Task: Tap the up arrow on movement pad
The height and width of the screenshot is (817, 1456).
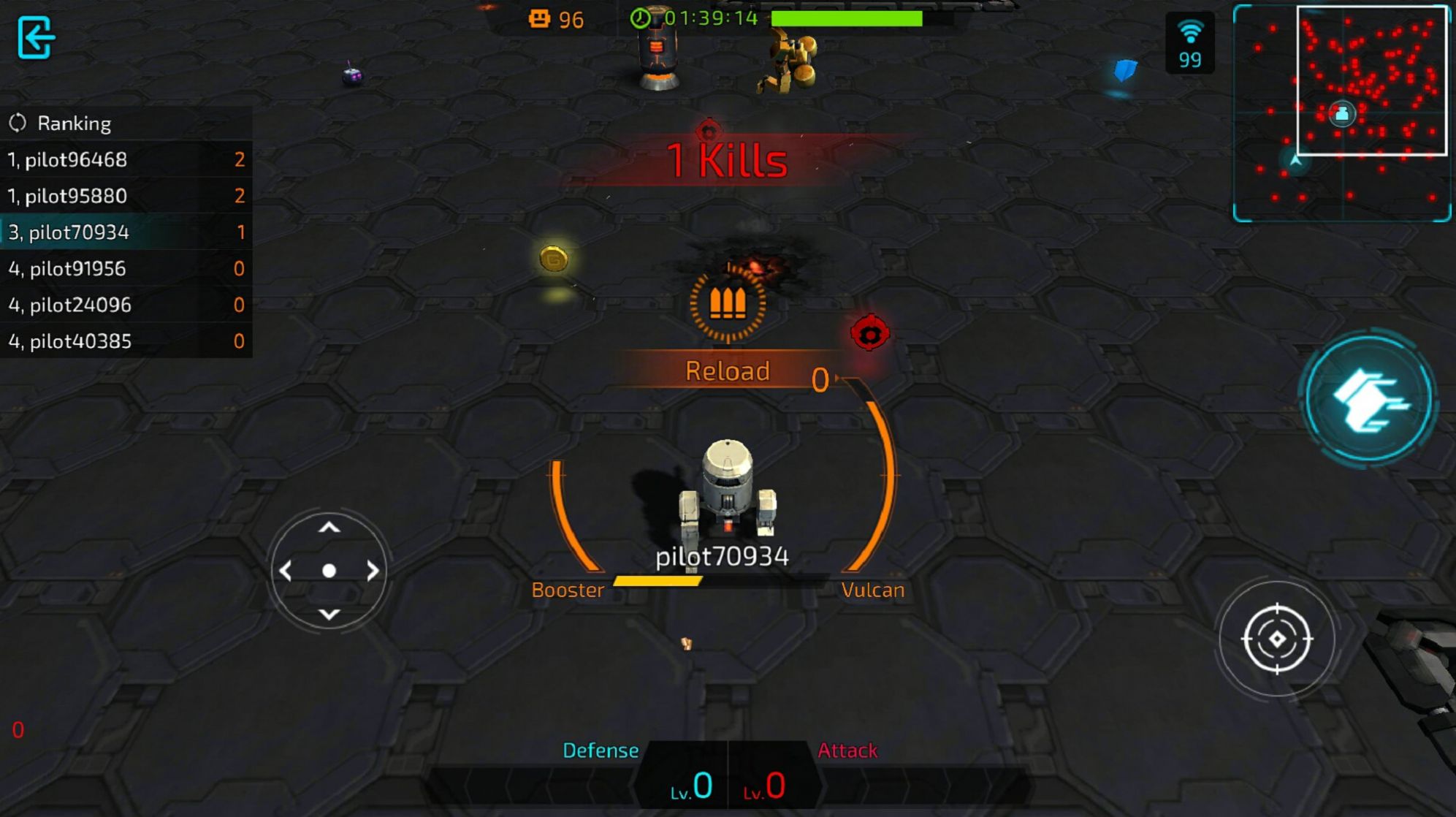Action: pyautogui.click(x=329, y=528)
